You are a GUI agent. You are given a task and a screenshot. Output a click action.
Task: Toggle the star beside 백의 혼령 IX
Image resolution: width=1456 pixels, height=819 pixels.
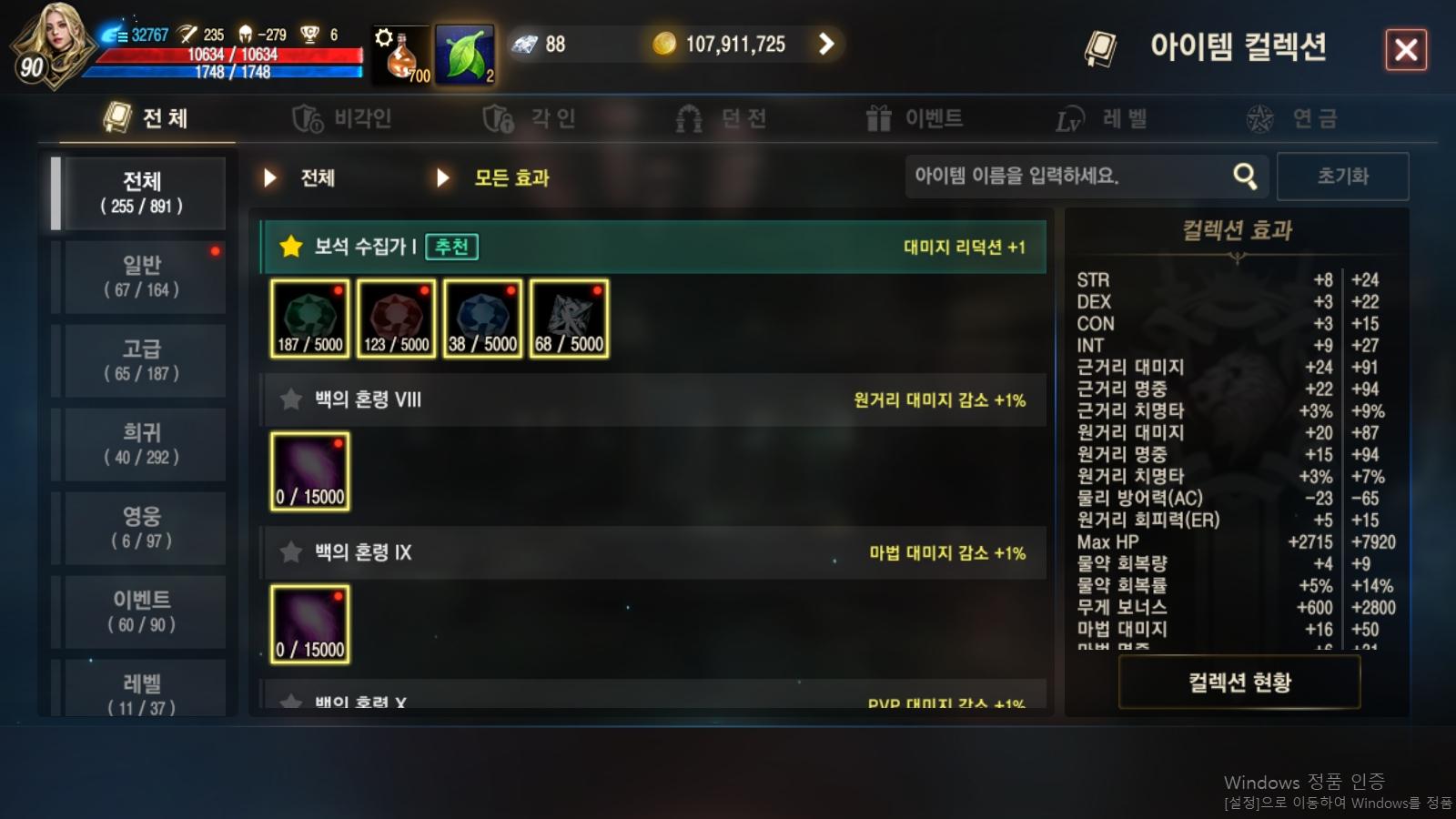tap(290, 552)
